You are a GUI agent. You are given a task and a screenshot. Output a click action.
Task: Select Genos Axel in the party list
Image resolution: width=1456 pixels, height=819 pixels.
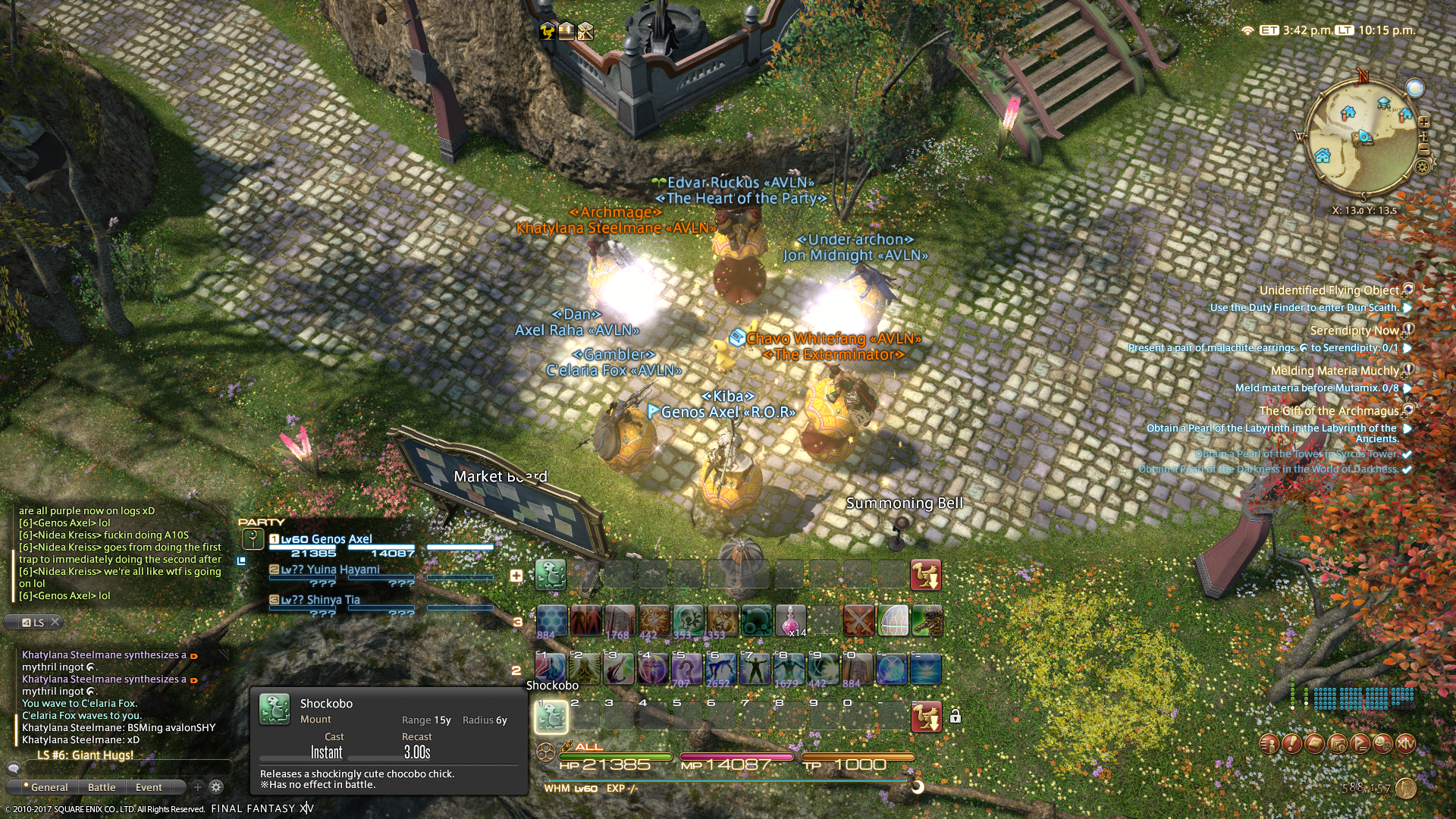tap(341, 539)
